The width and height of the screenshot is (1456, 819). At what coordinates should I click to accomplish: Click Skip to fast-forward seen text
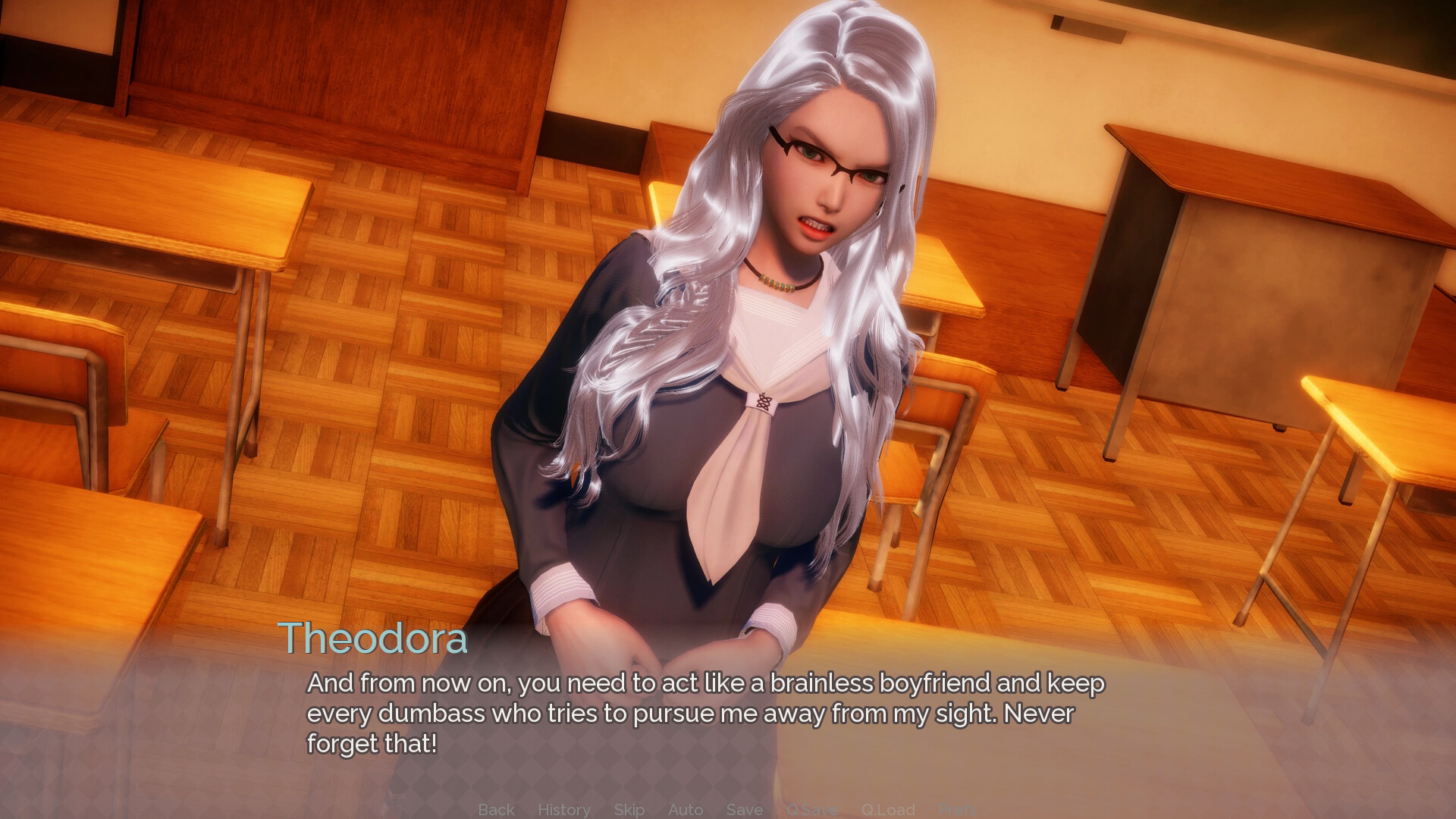[629, 809]
